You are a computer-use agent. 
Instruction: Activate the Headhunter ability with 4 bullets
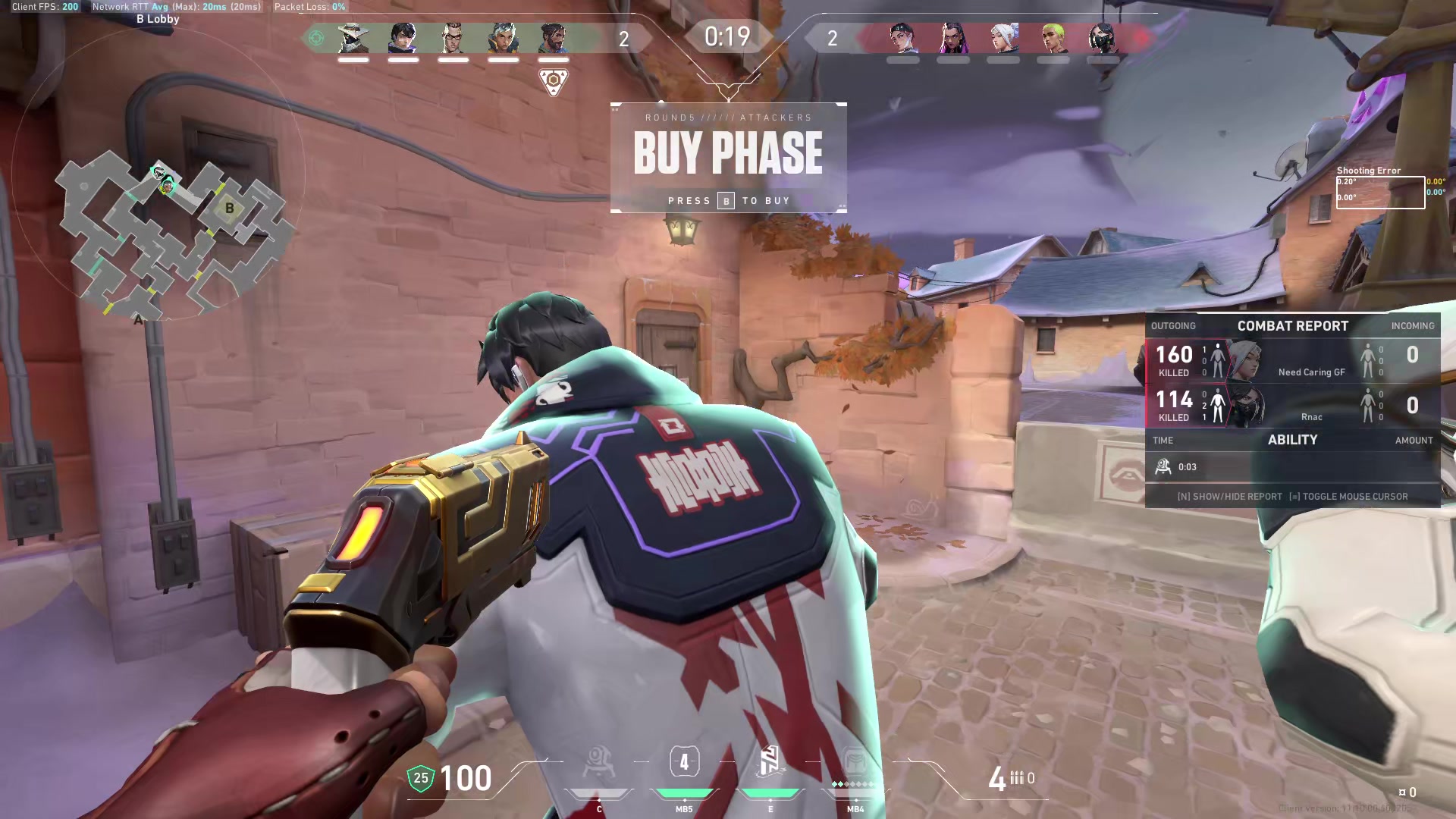[x=684, y=762]
